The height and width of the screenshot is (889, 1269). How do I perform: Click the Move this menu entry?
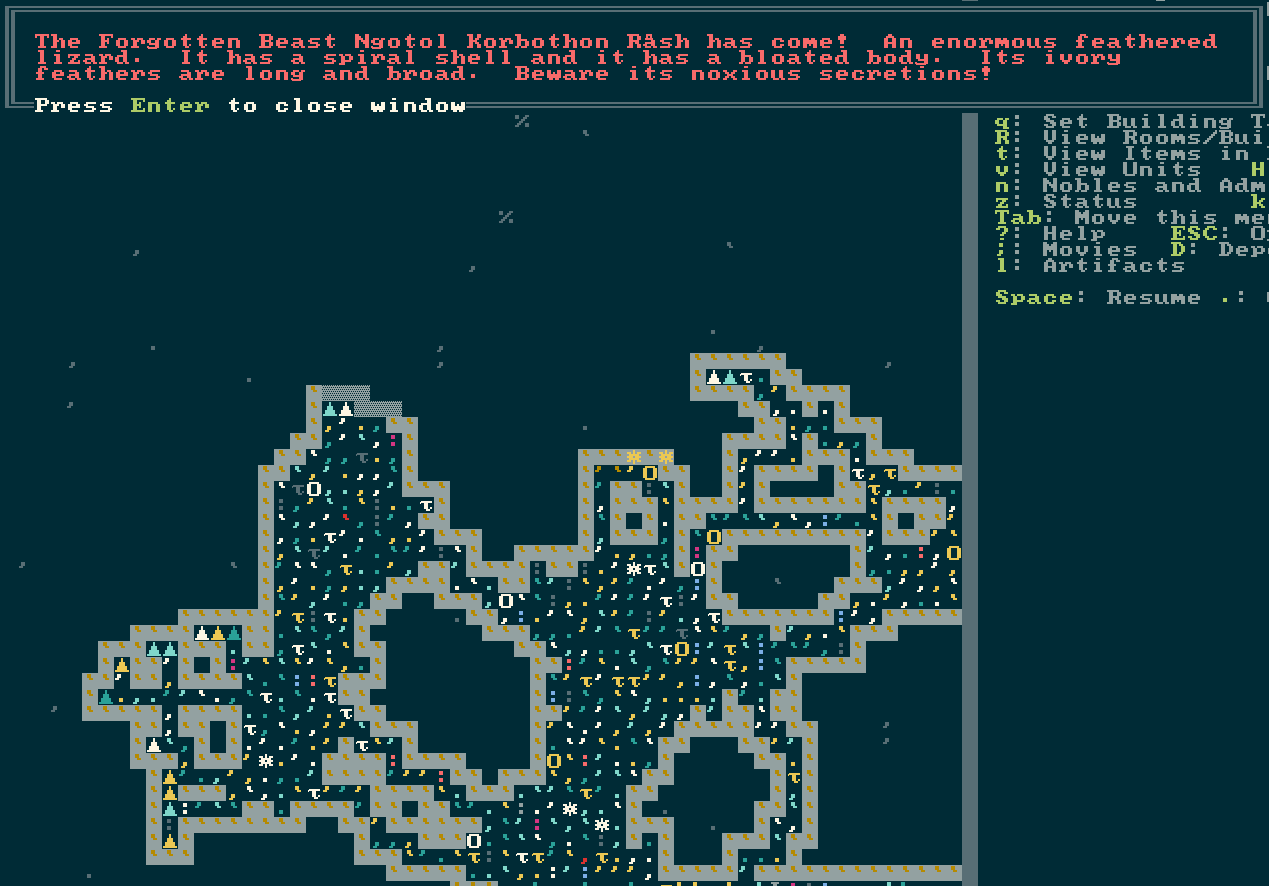click(1150, 218)
